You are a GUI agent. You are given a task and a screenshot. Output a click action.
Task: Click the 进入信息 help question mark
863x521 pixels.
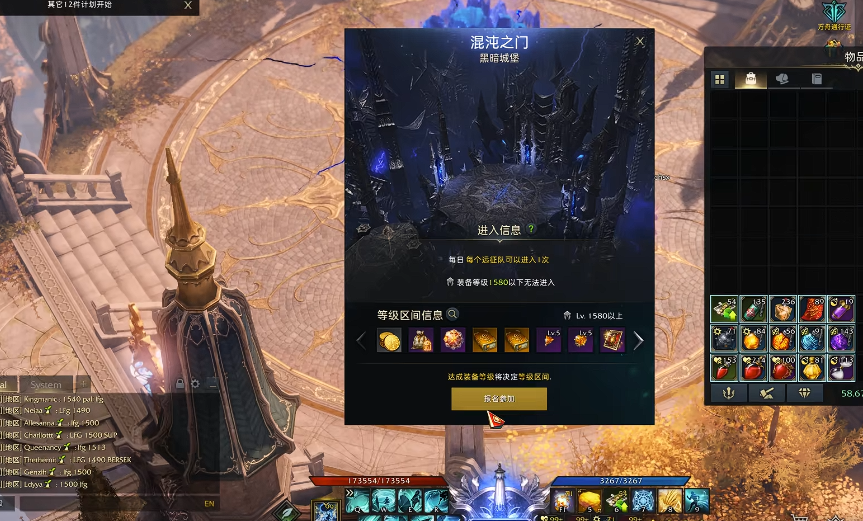(x=532, y=230)
